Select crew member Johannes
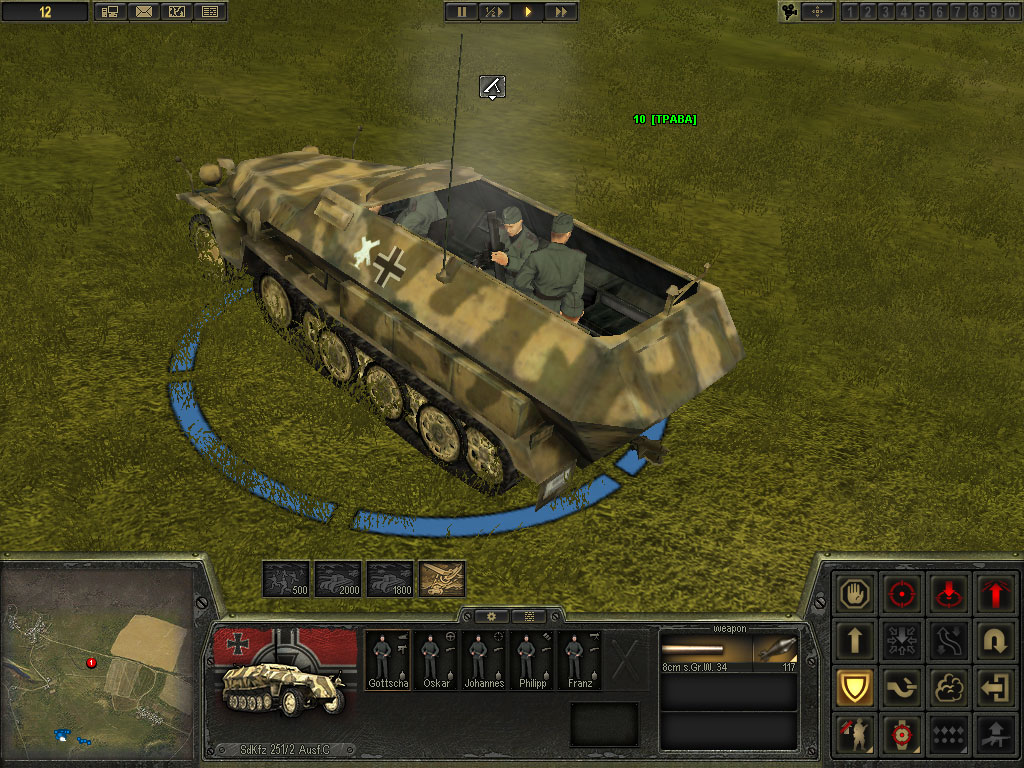Viewport: 1024px width, 768px height. [x=483, y=660]
